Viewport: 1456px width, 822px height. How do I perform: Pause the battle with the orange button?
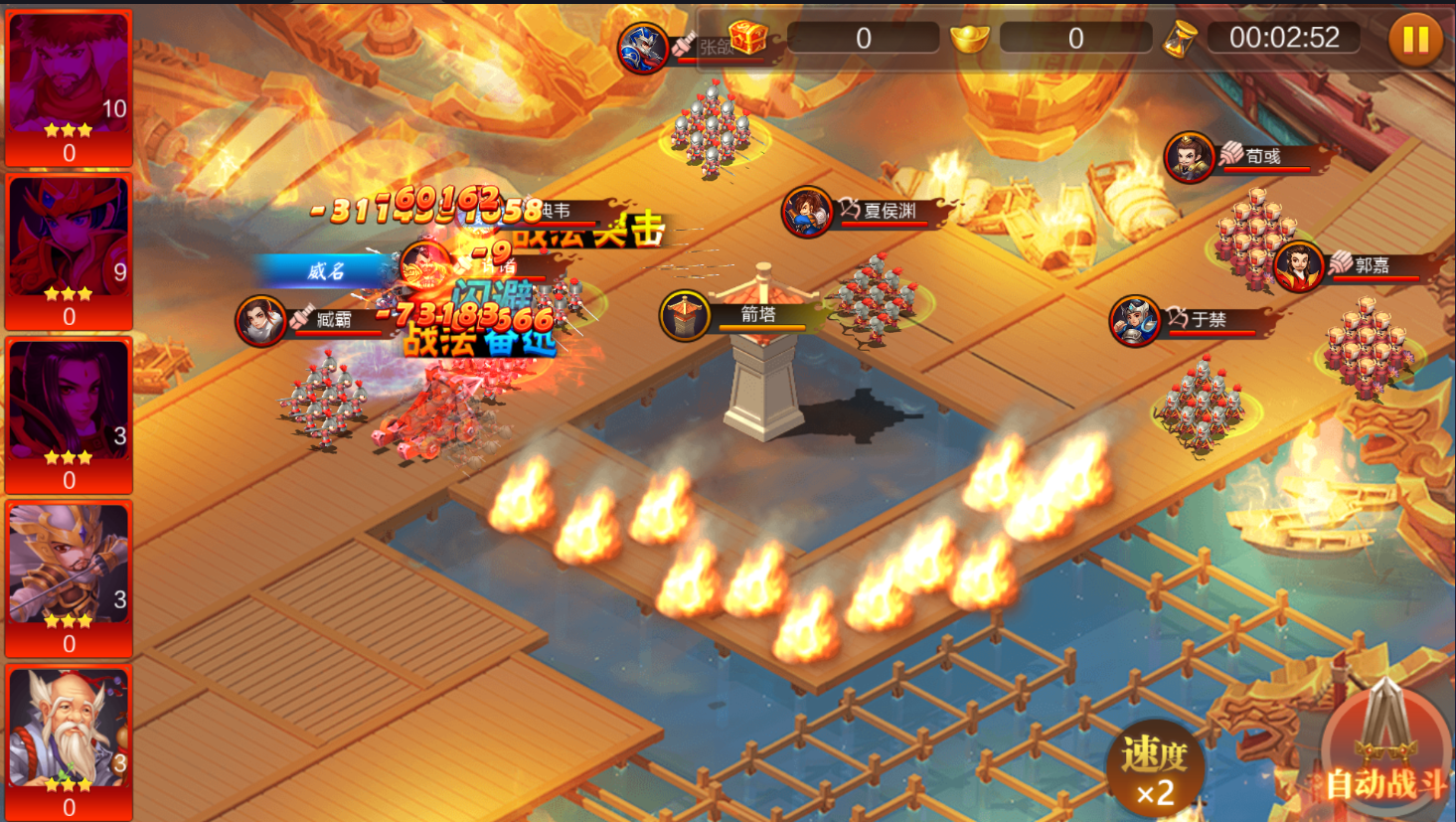point(1415,40)
